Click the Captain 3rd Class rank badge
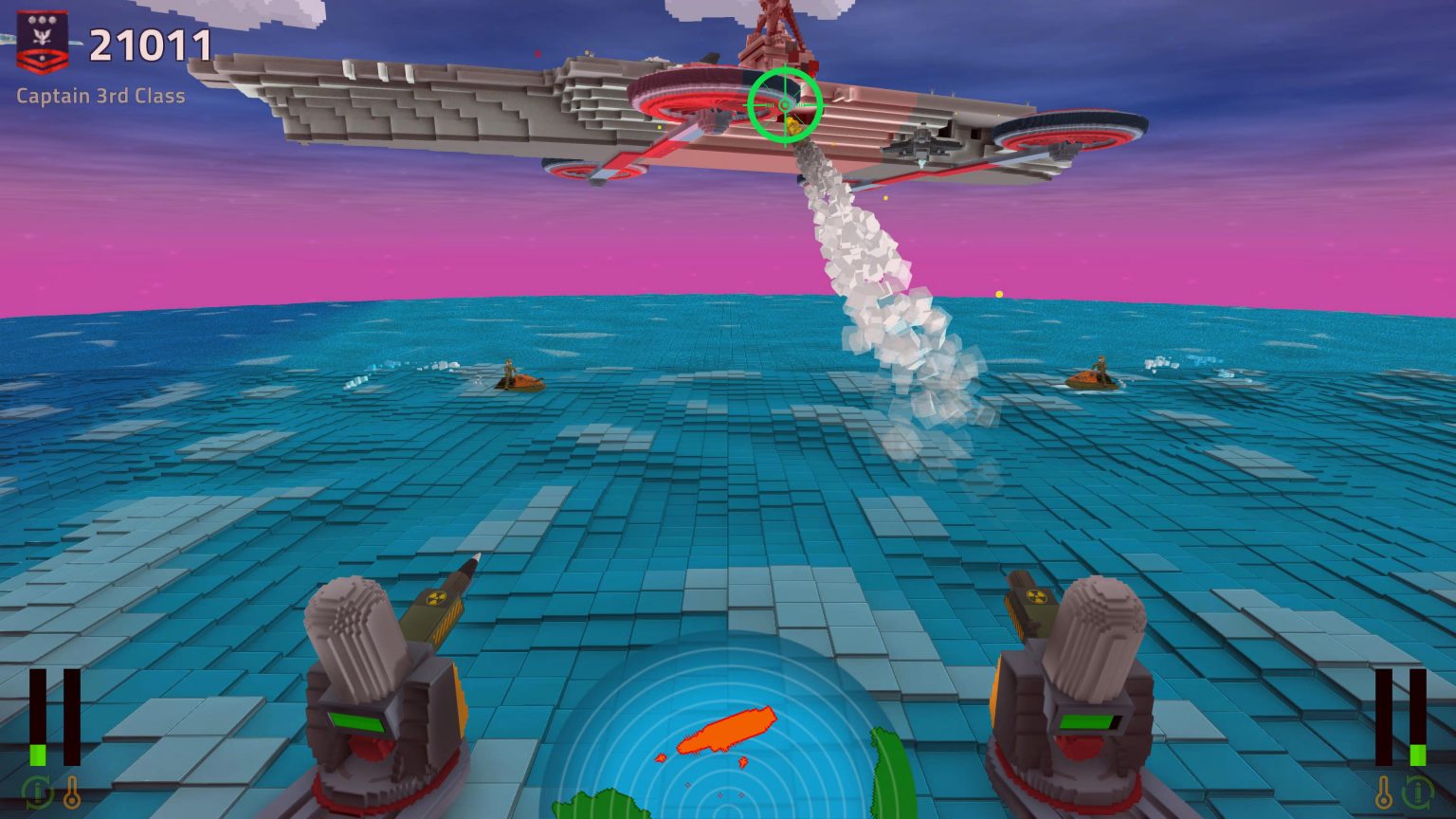The width and height of the screenshot is (1456, 819). pos(44,38)
